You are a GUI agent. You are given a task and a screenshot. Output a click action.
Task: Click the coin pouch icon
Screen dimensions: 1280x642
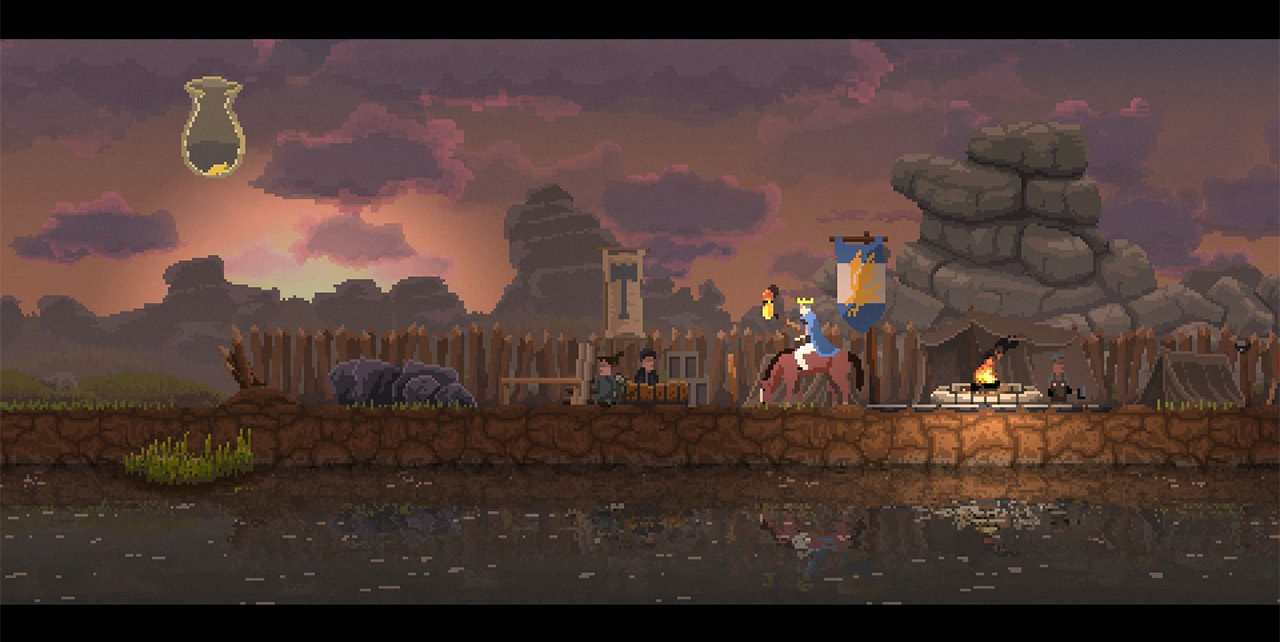(x=213, y=126)
